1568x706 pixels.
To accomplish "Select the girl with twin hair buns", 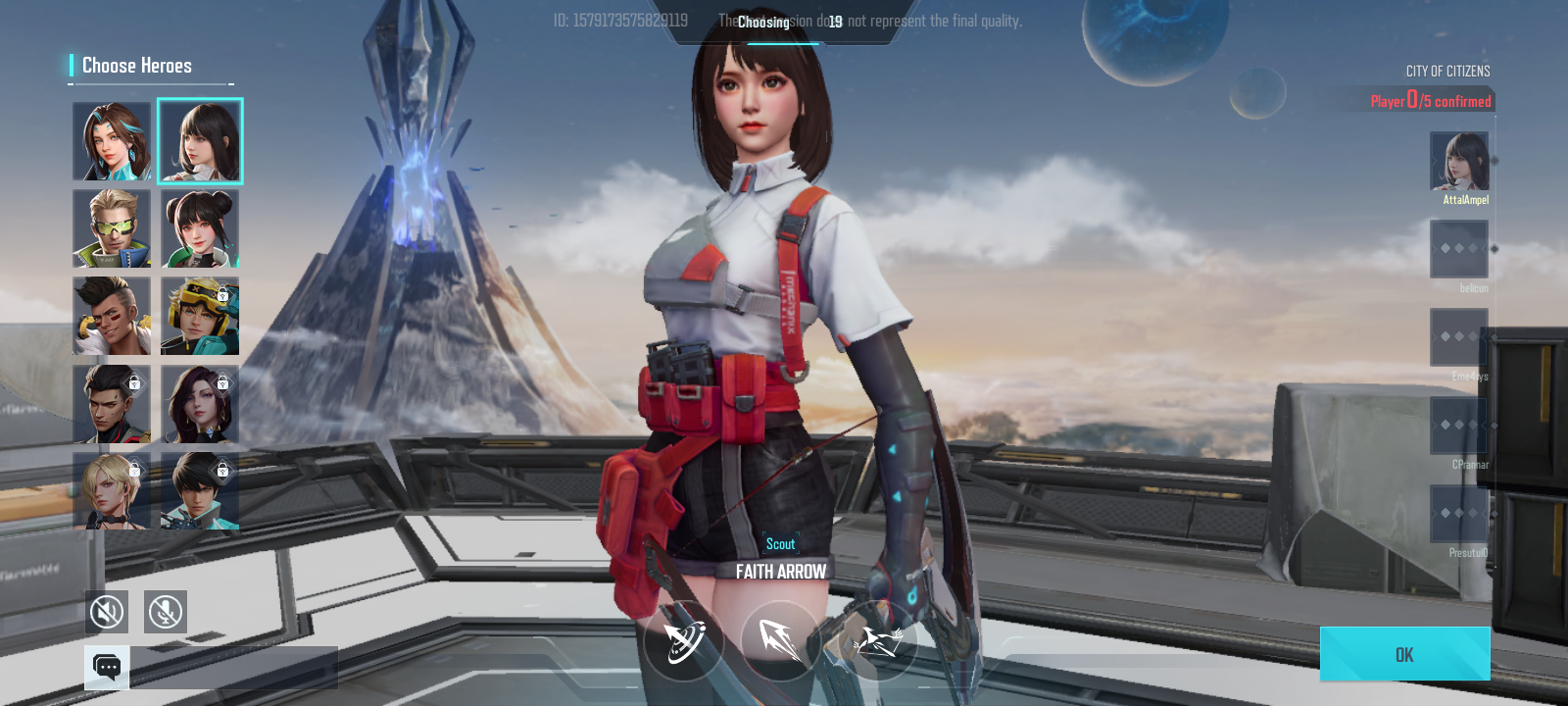I will [200, 229].
